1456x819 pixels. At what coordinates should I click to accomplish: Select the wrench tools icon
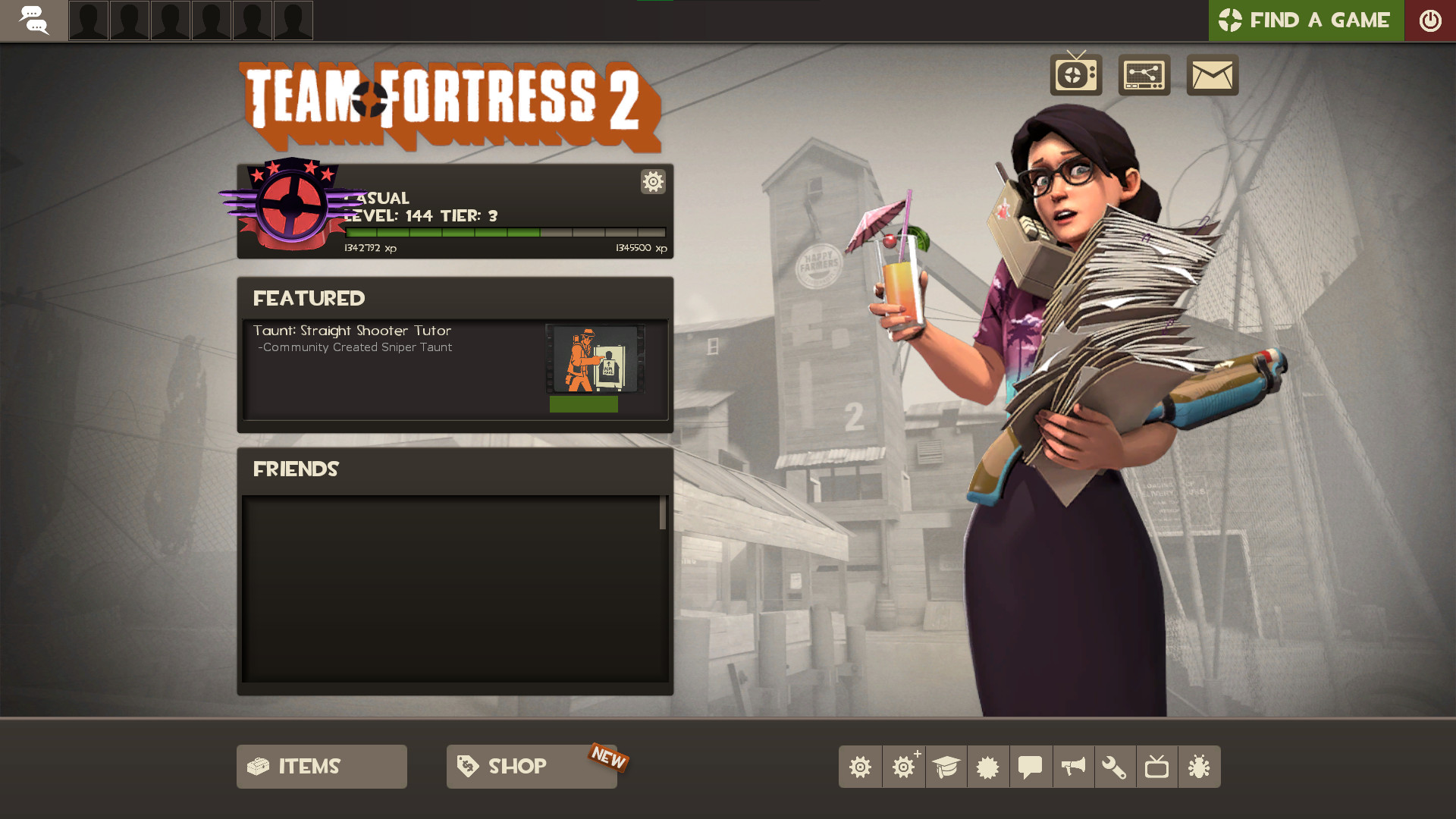point(1114,767)
